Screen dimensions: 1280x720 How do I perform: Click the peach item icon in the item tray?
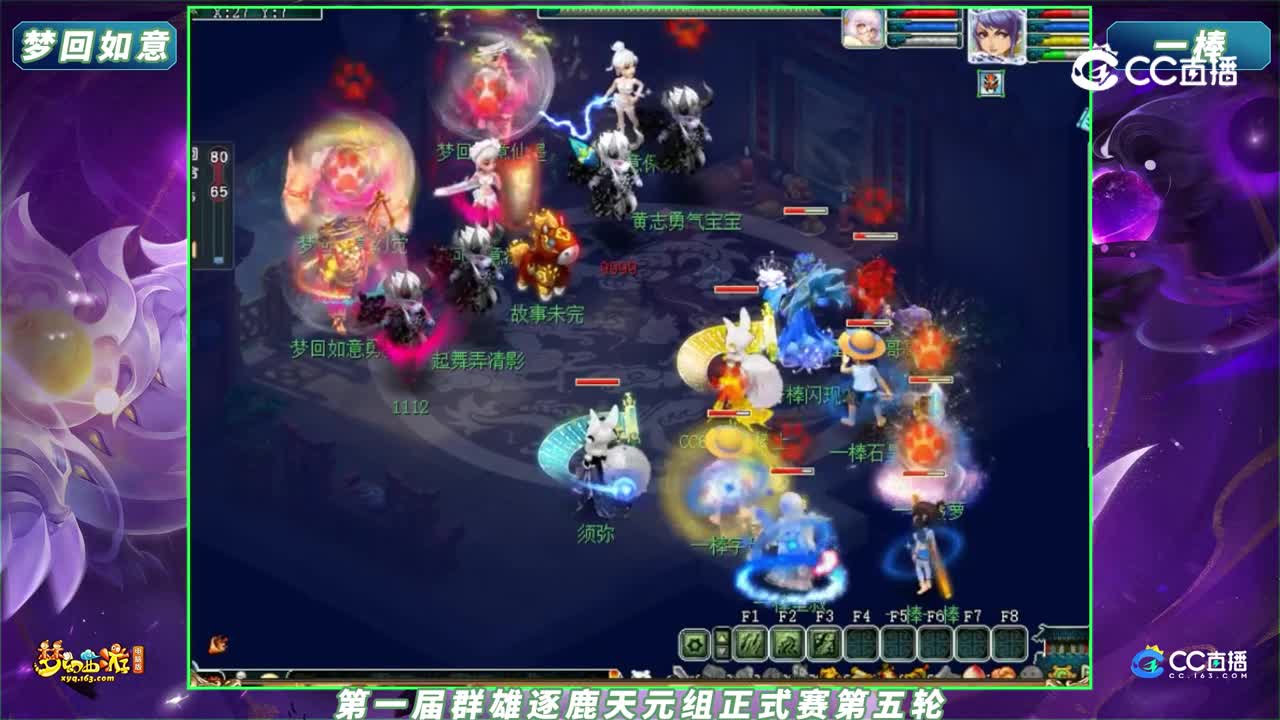point(973,673)
